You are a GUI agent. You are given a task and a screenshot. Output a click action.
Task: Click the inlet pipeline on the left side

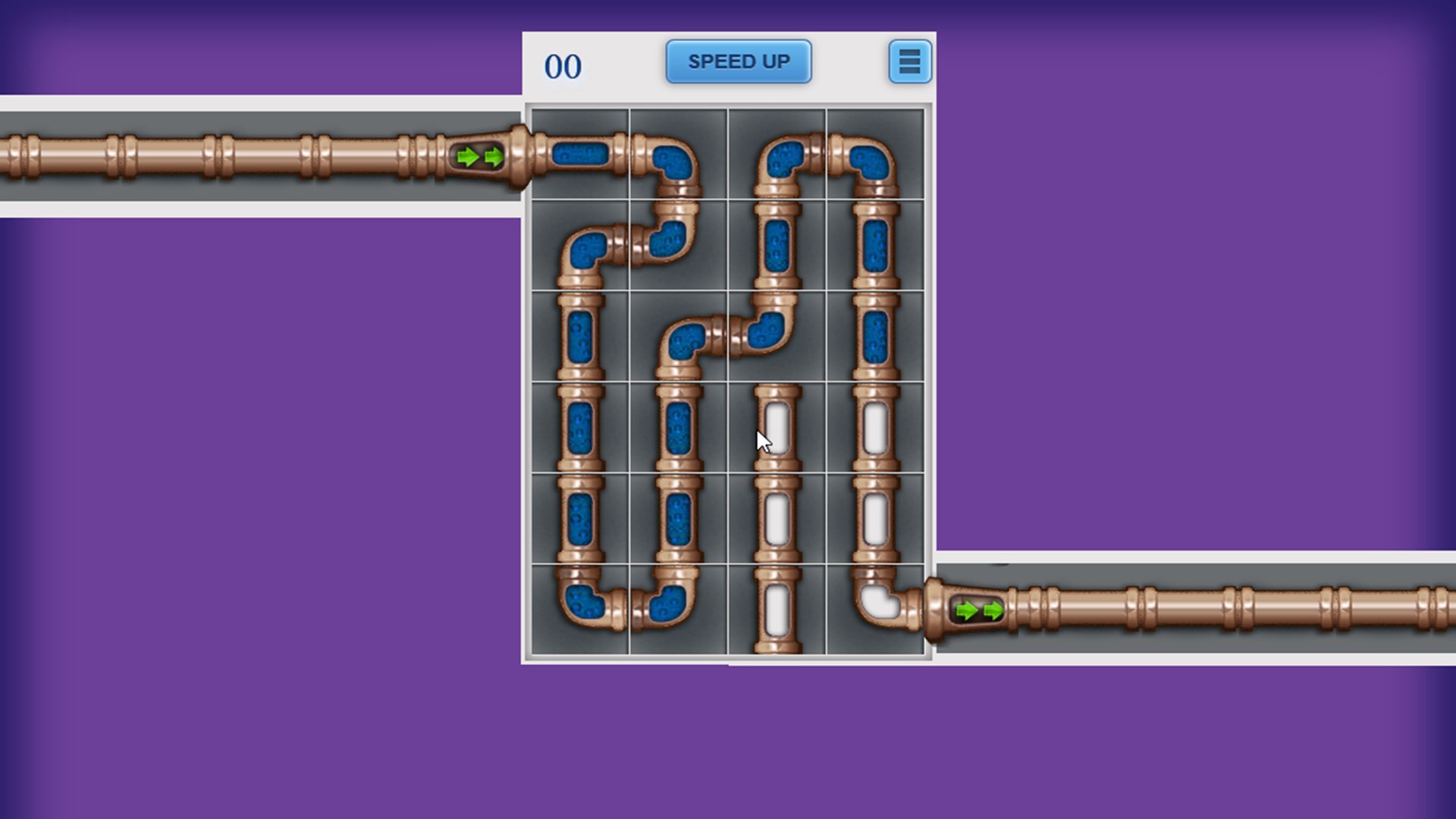pos(227,155)
